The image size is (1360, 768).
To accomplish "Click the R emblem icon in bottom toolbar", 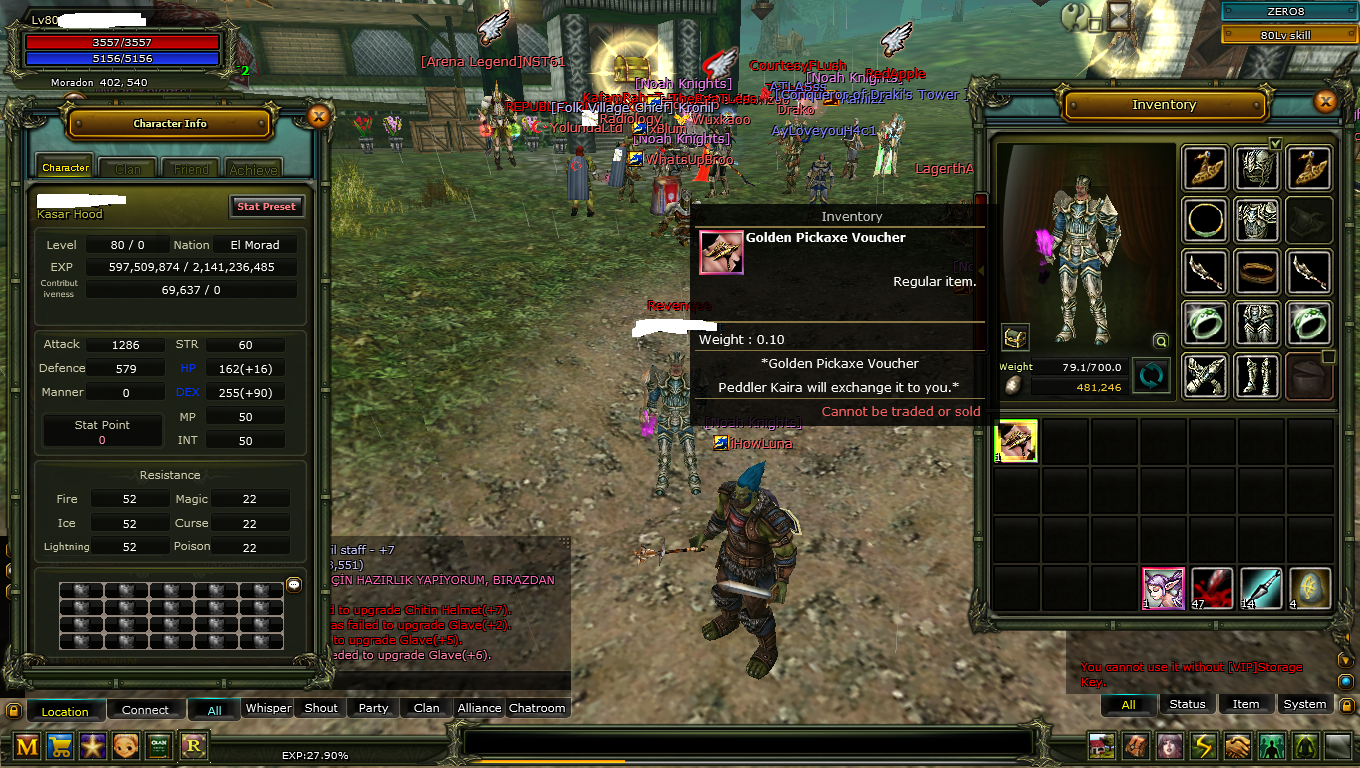I will point(193,747).
